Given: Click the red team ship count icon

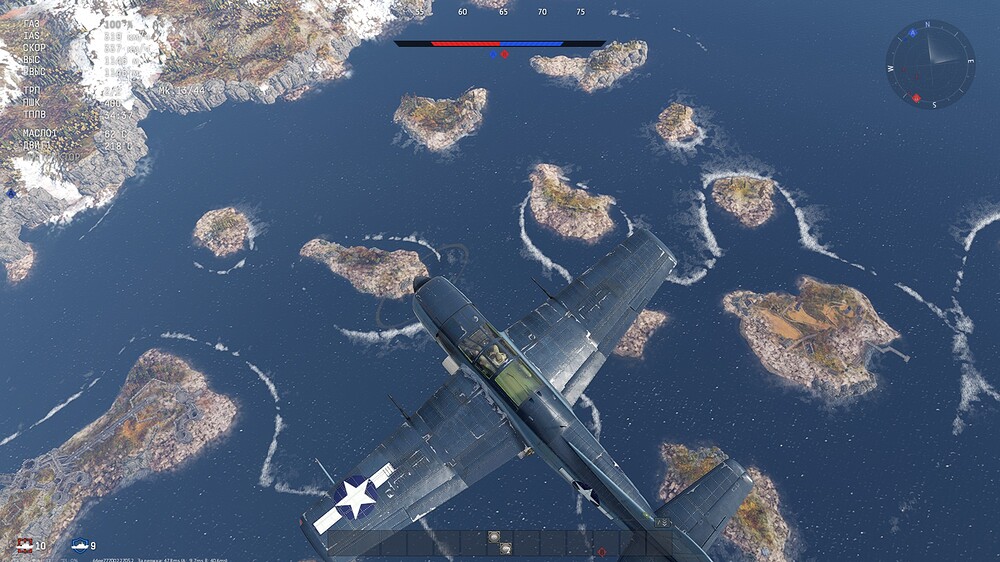Looking at the screenshot, I should (24, 545).
